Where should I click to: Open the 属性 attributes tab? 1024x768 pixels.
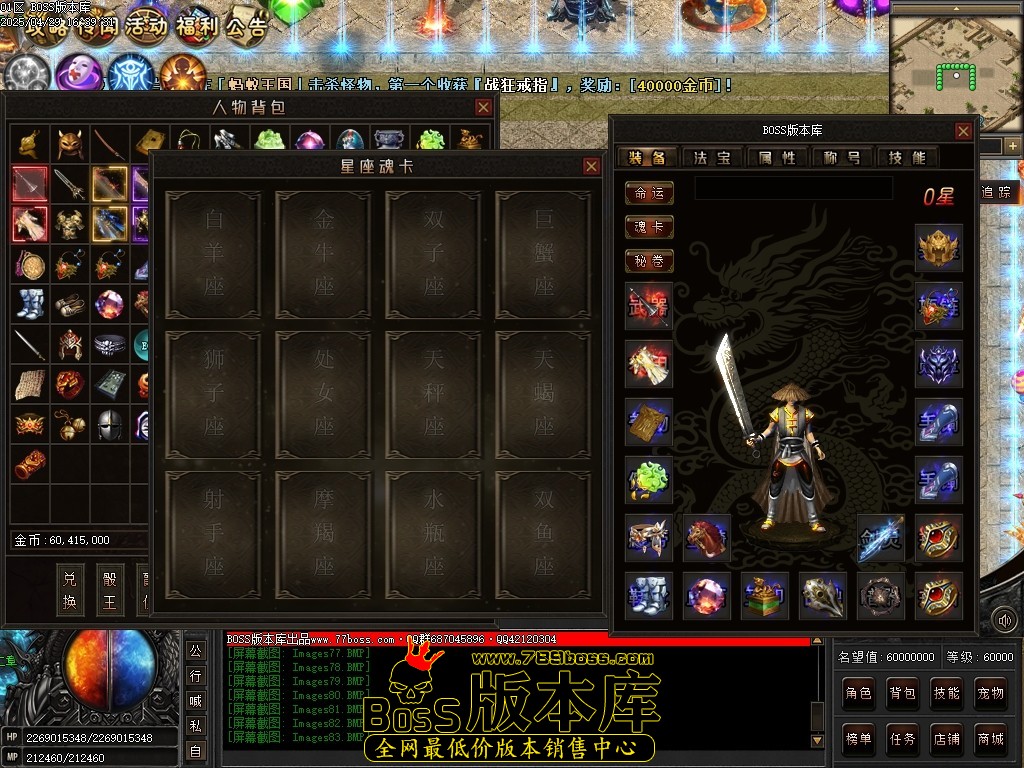(777, 157)
